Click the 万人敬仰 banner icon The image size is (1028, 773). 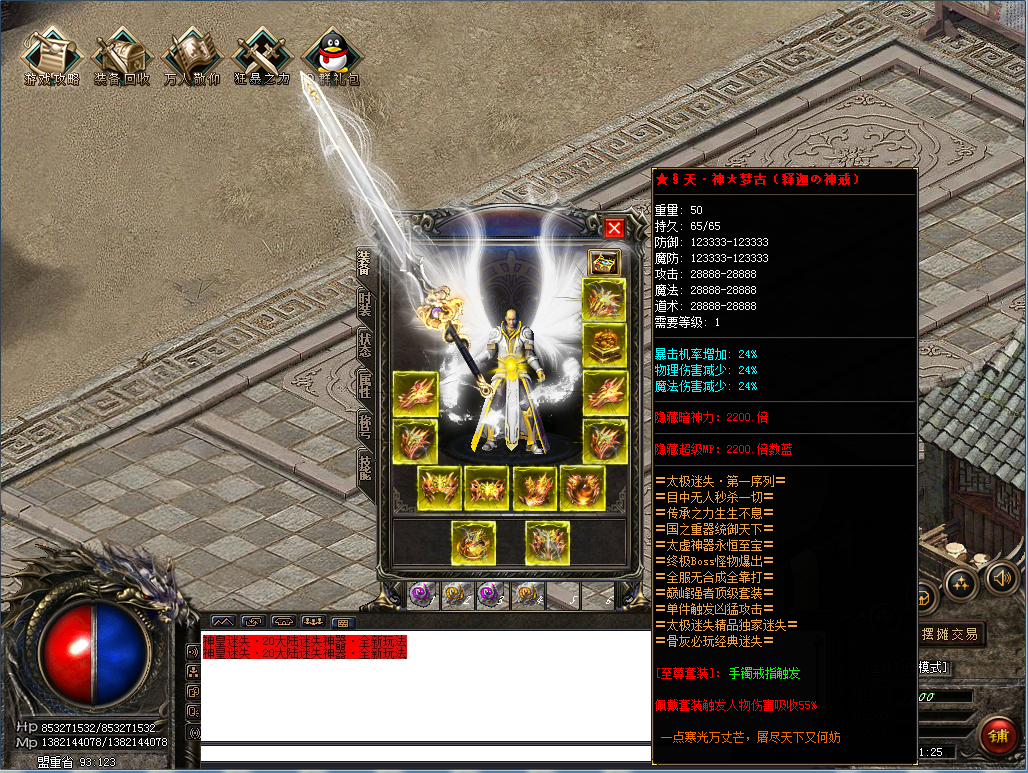tap(191, 55)
